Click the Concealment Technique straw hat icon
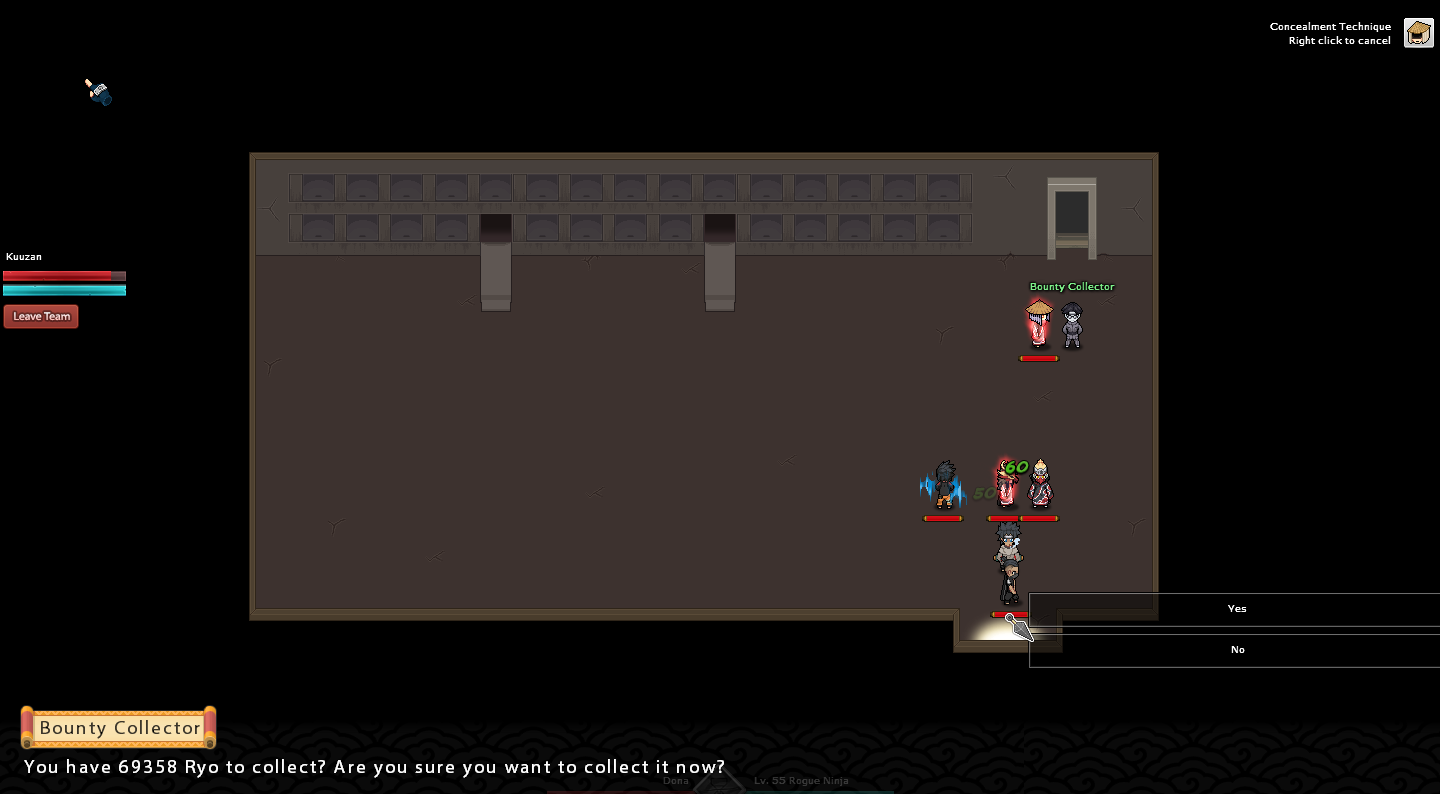Screen dimensions: 1440x794 click(x=1418, y=33)
